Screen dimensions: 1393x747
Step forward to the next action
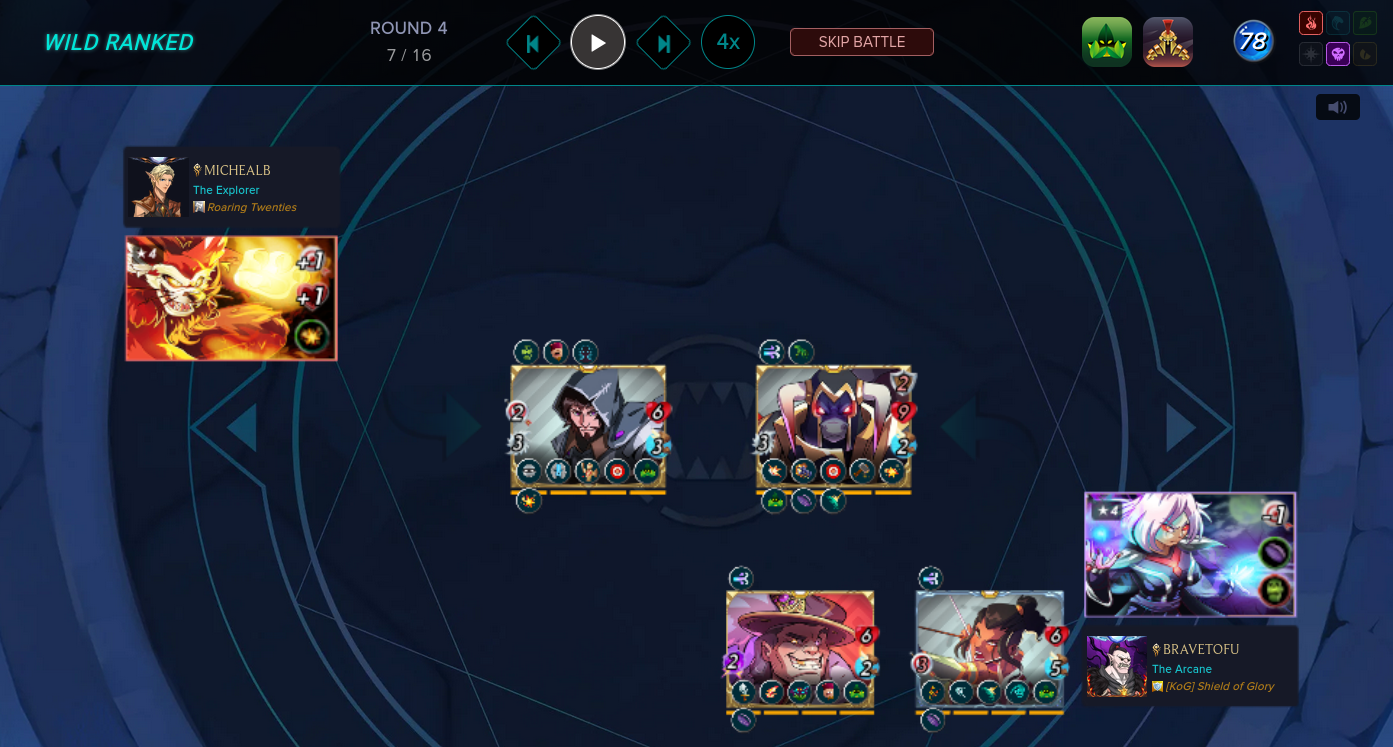click(663, 43)
